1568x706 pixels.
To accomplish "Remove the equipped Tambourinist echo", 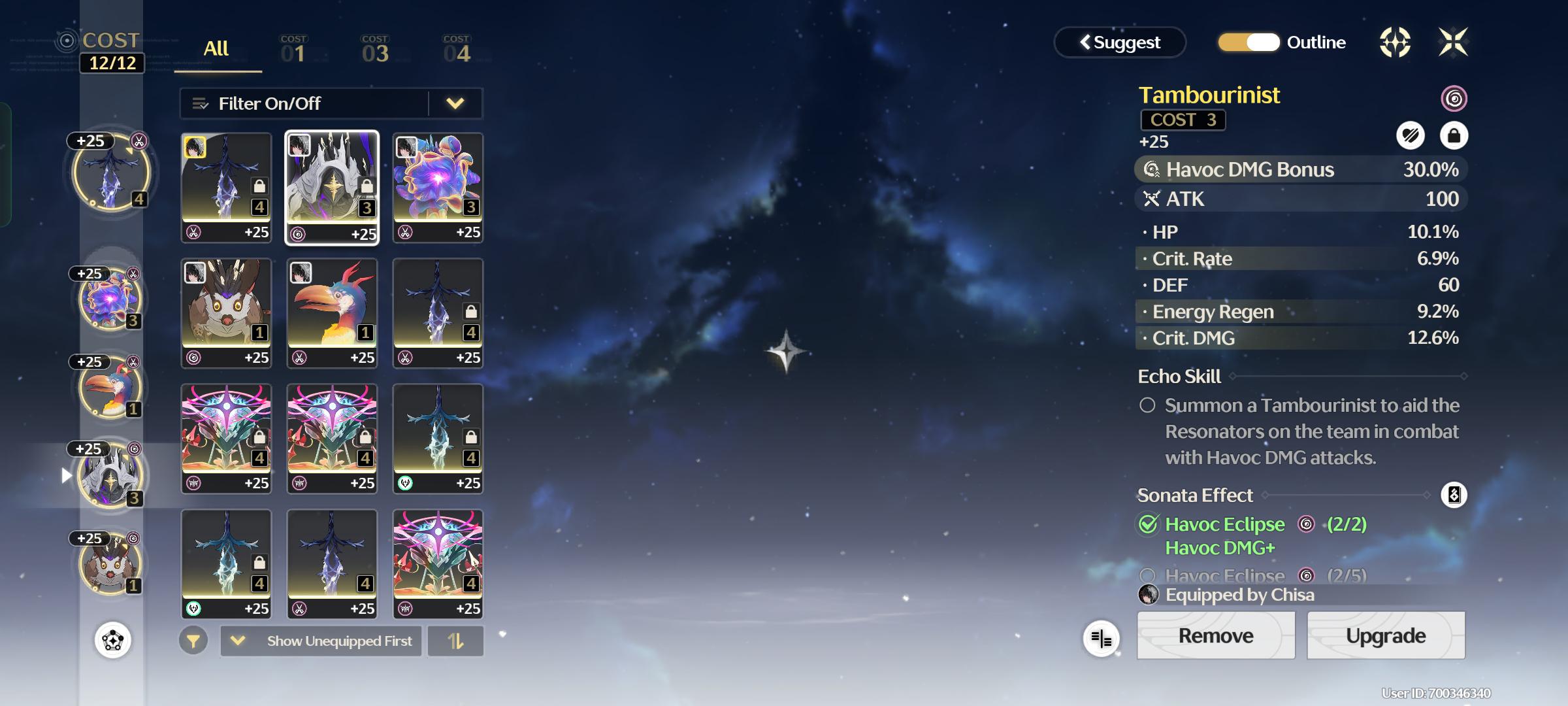I will 1215,635.
